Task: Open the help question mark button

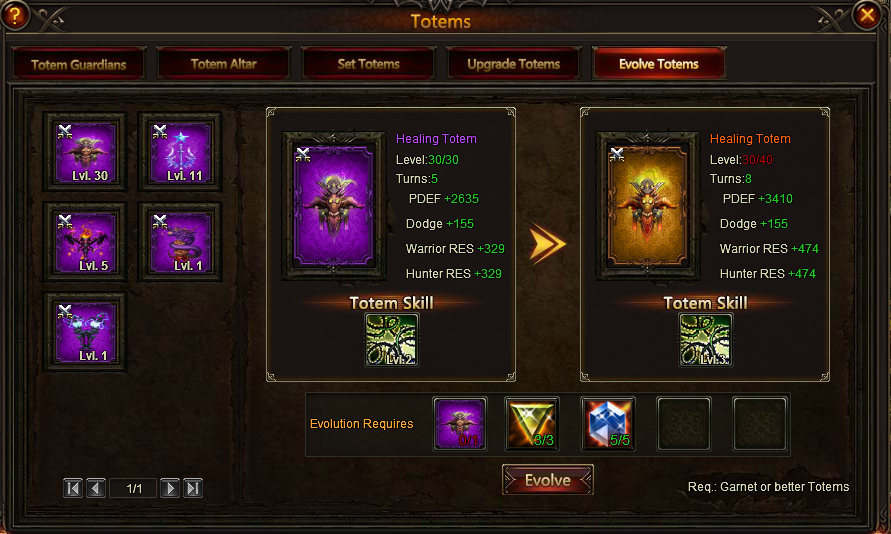Action: click(15, 15)
